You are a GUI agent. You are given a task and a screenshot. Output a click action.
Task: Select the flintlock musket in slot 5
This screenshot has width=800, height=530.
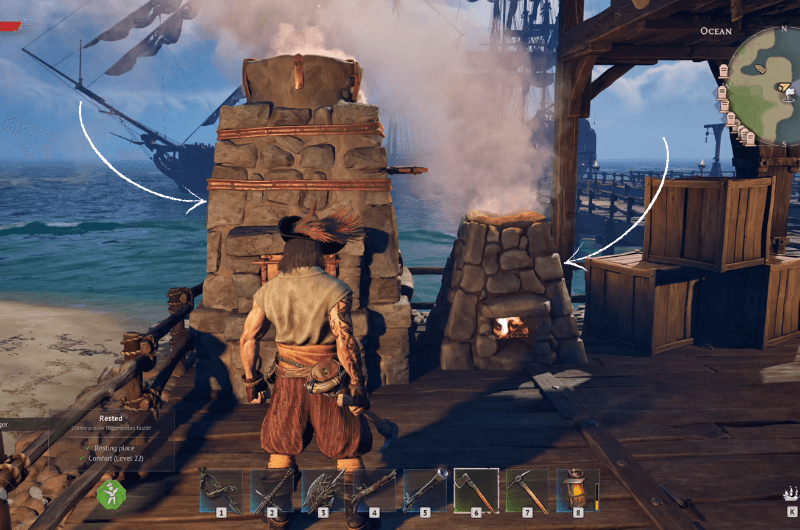(x=424, y=491)
